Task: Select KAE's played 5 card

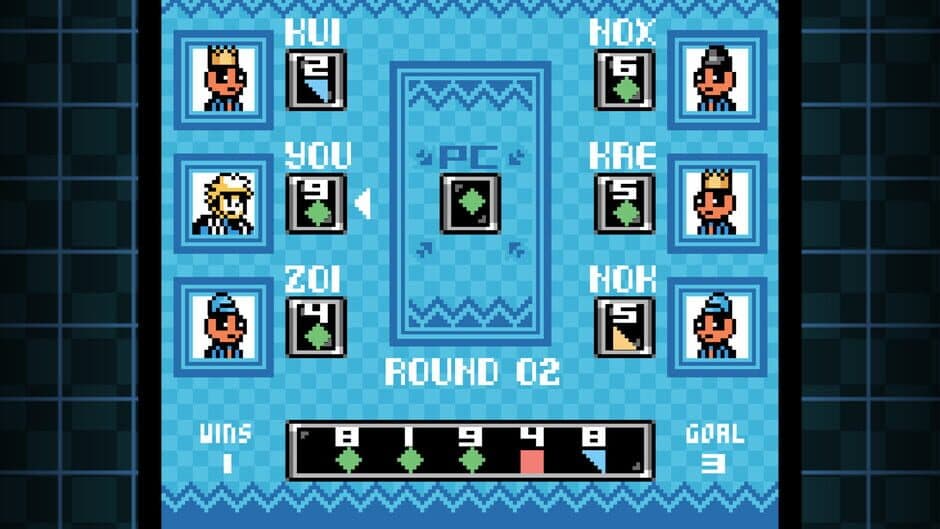Action: coord(624,203)
